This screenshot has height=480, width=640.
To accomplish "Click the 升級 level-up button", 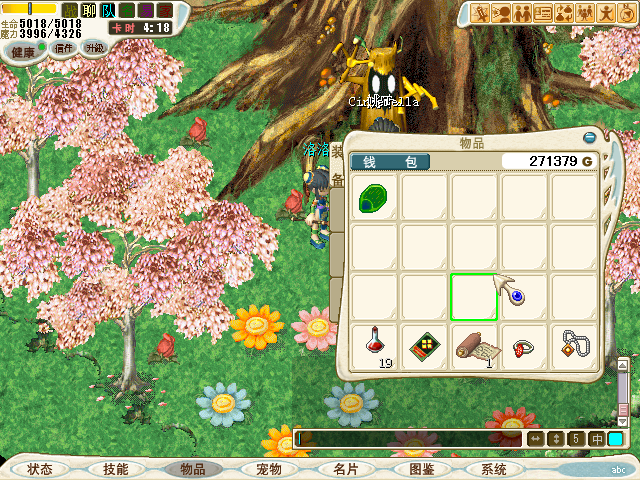I will 95,48.
